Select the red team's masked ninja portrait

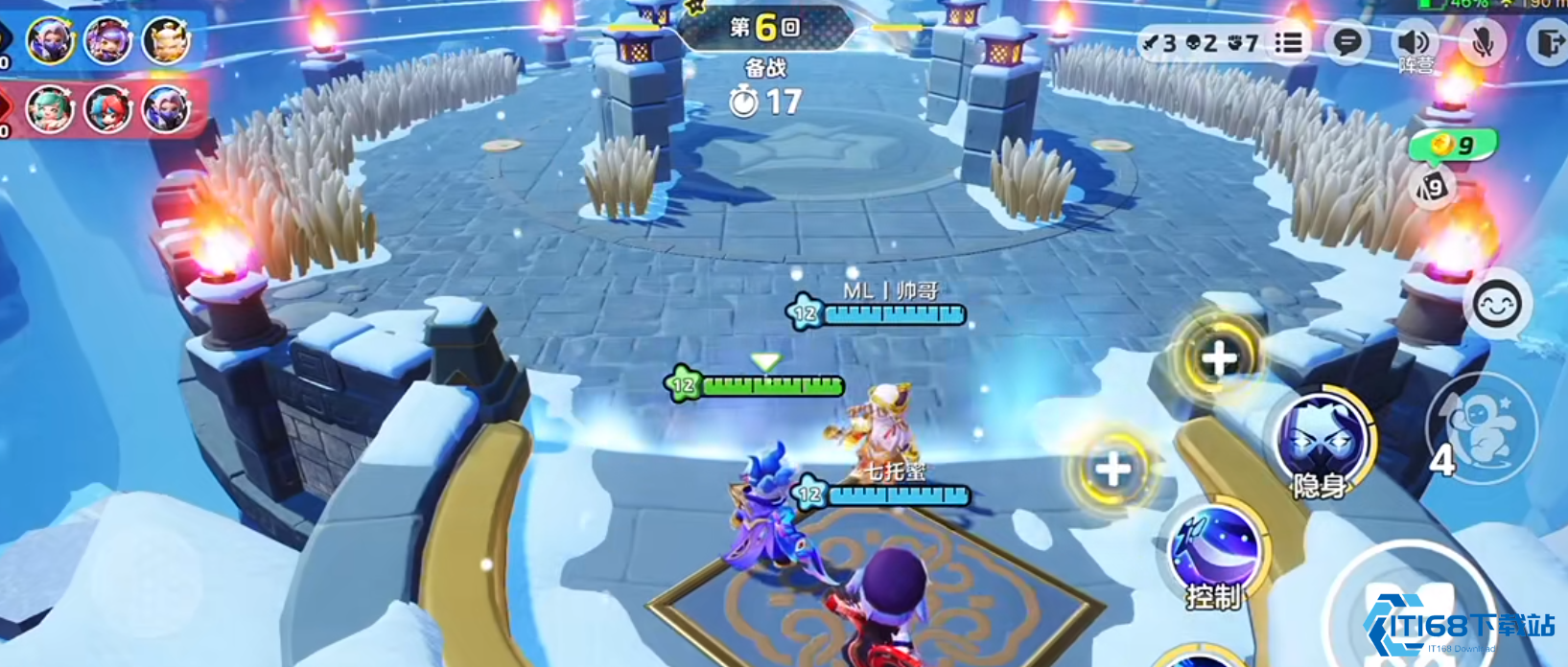[166, 109]
